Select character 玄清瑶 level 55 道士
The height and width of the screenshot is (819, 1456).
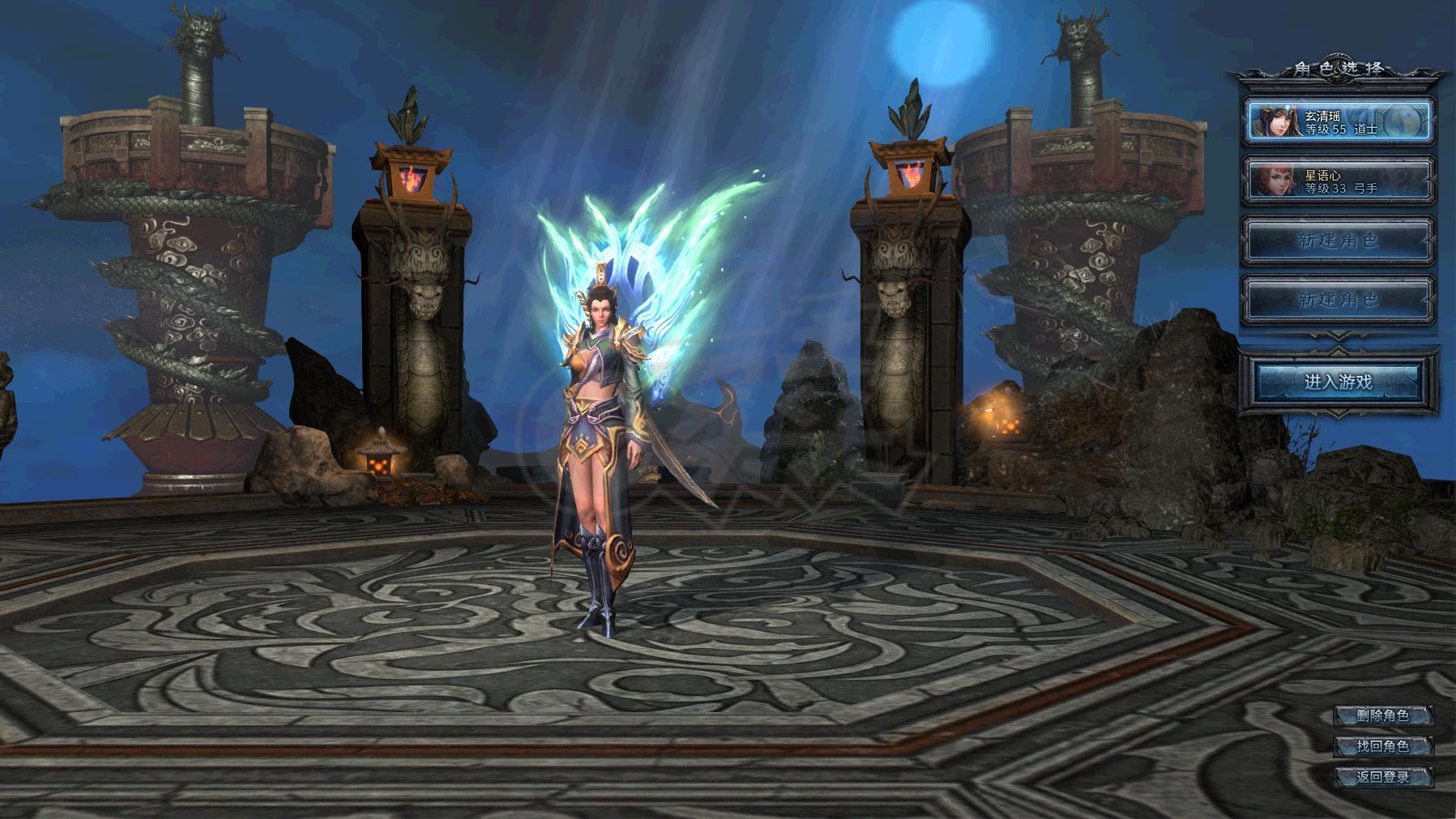(x=1338, y=122)
